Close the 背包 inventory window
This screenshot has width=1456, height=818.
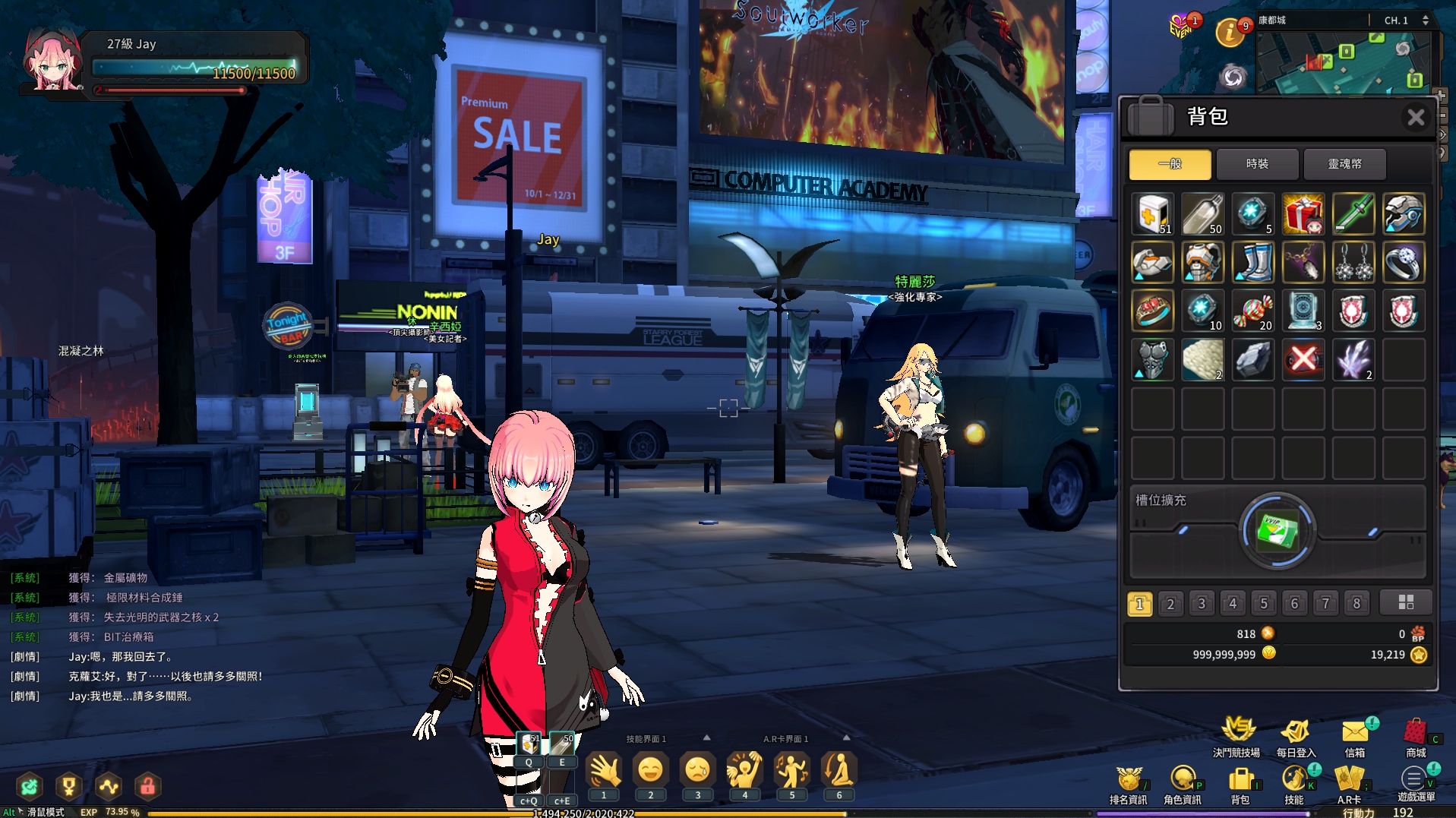(1415, 117)
